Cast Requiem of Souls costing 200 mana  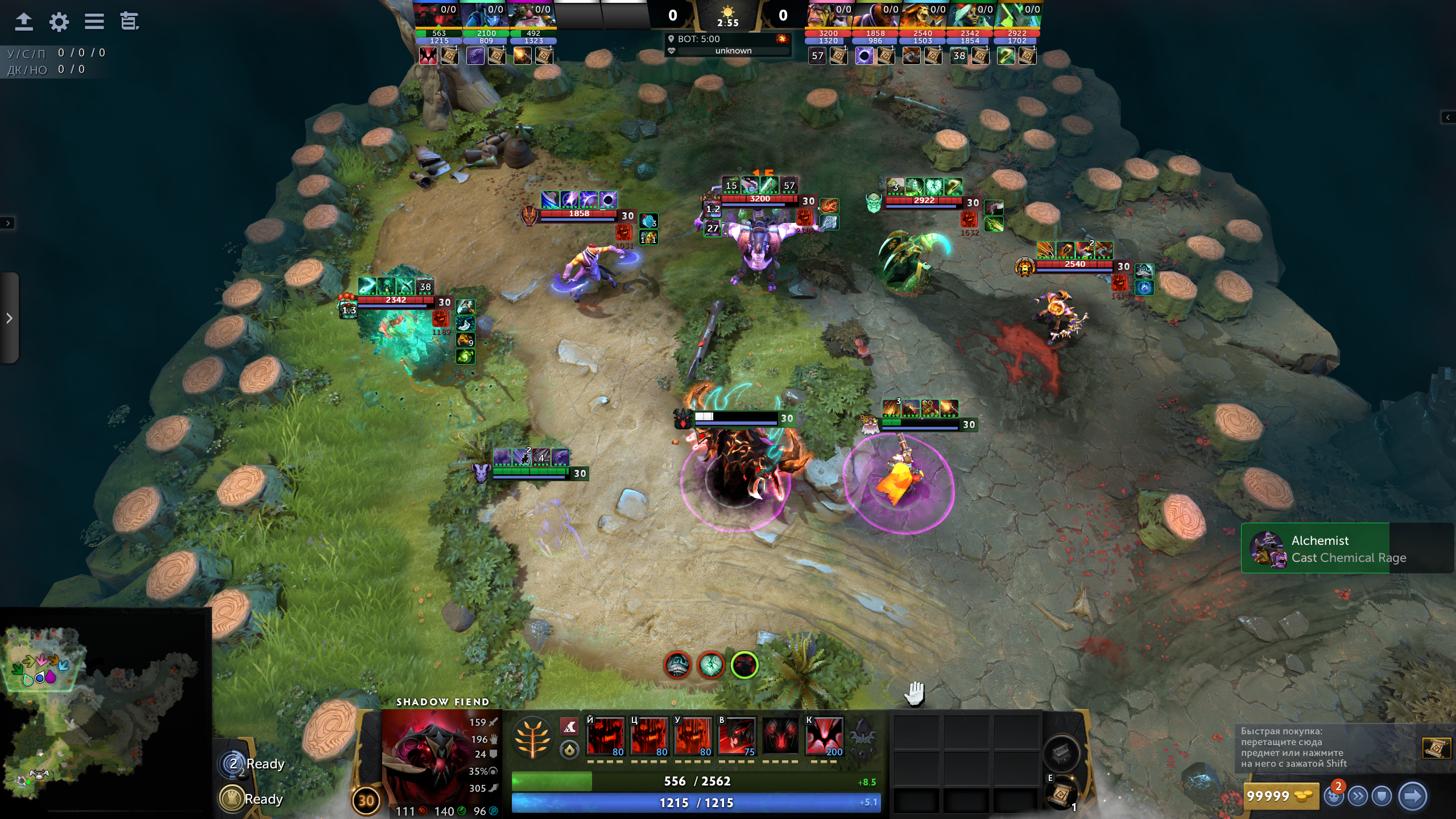[824, 737]
